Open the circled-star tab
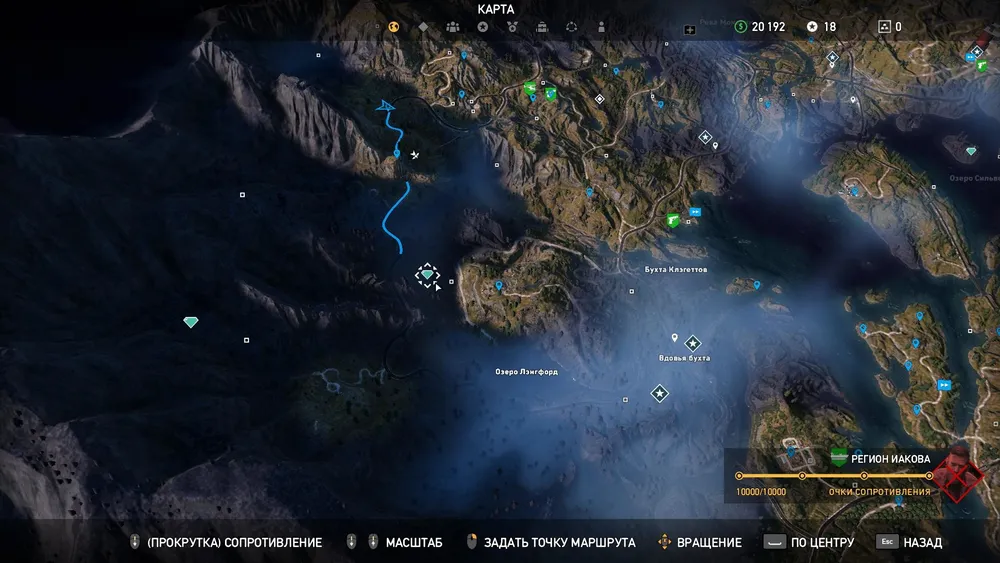Image resolution: width=1000 pixels, height=563 pixels. (483, 27)
